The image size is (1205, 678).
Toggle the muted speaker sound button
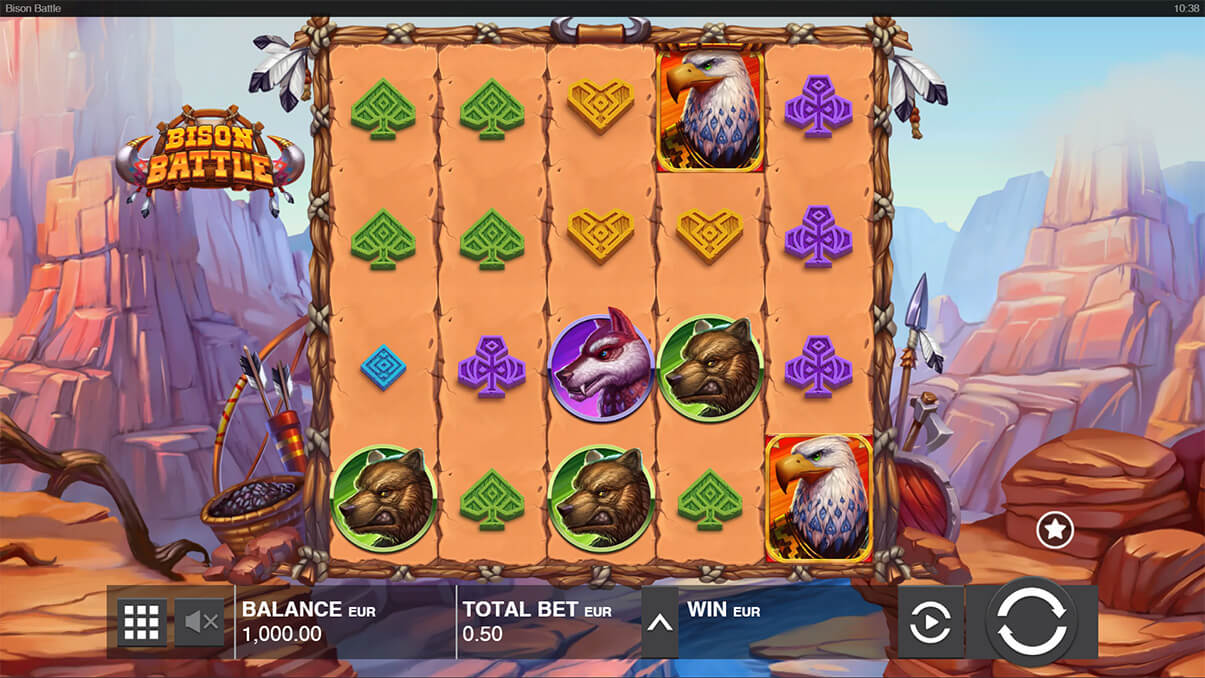click(x=200, y=622)
